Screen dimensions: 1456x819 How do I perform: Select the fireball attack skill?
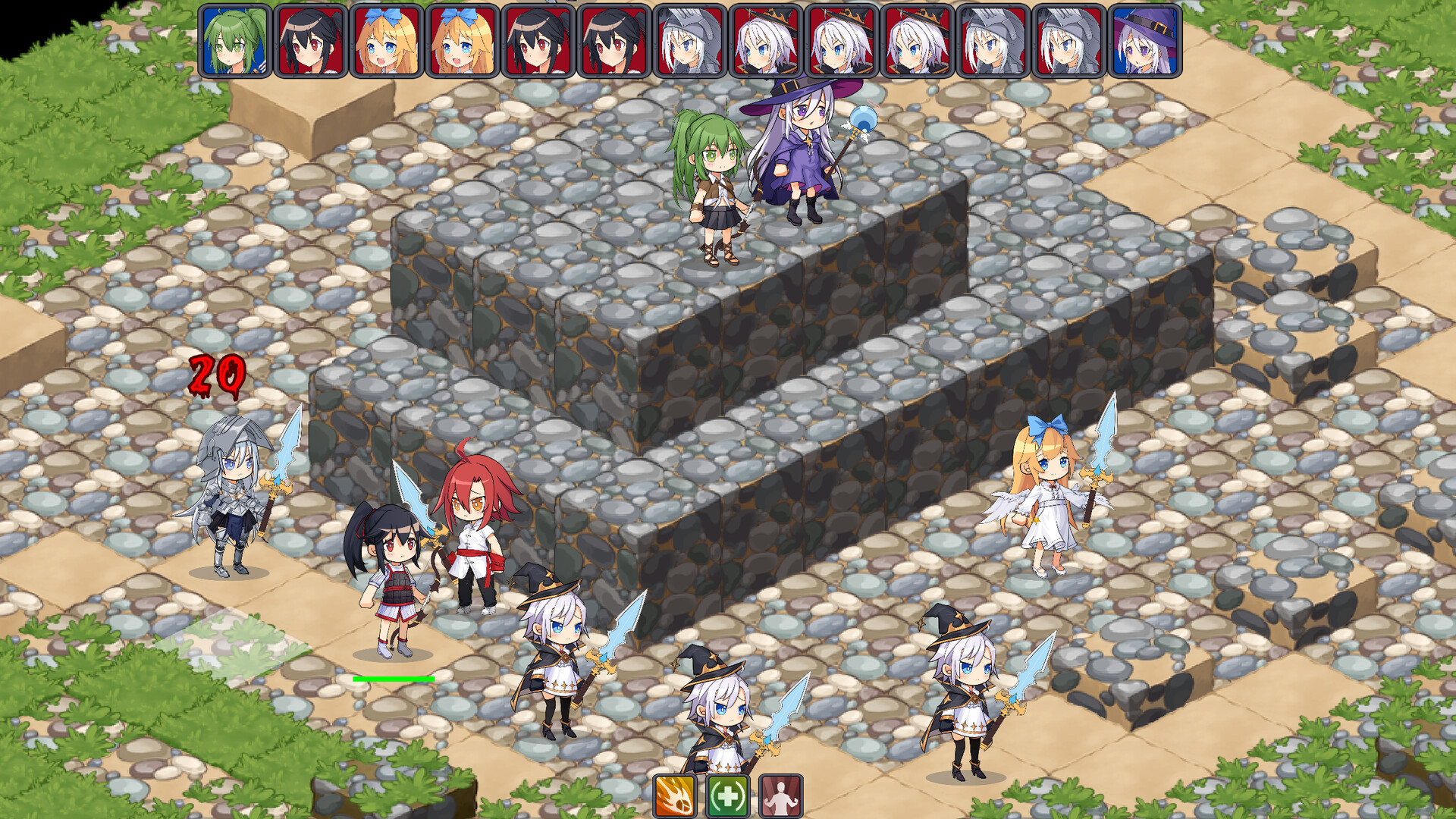coord(675,796)
